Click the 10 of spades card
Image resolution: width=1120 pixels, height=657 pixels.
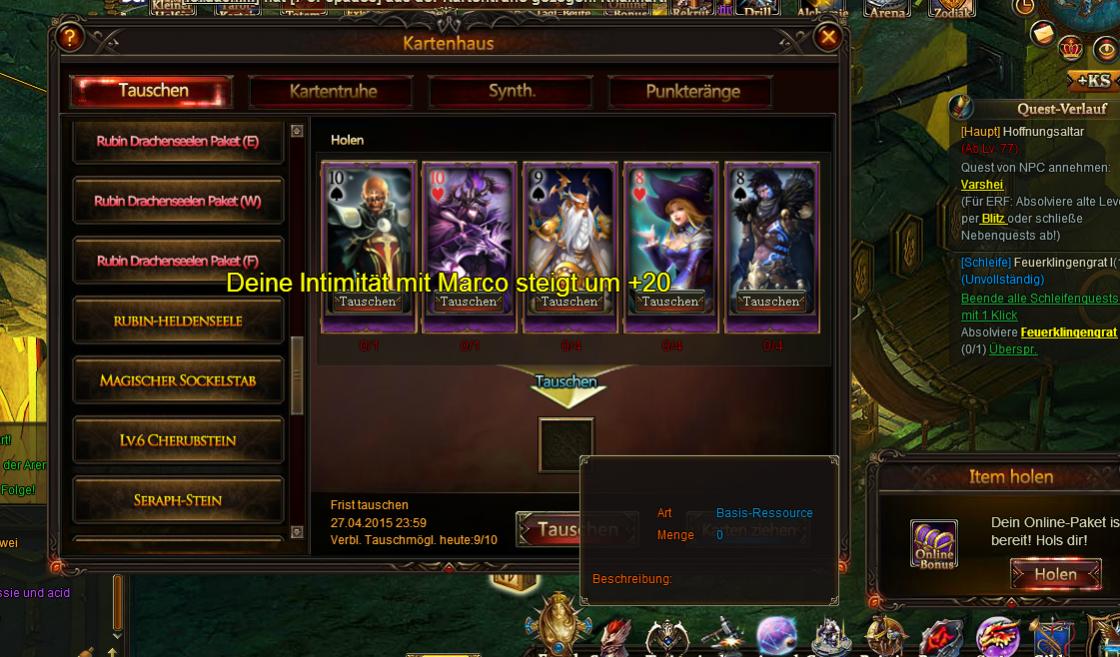tap(368, 230)
